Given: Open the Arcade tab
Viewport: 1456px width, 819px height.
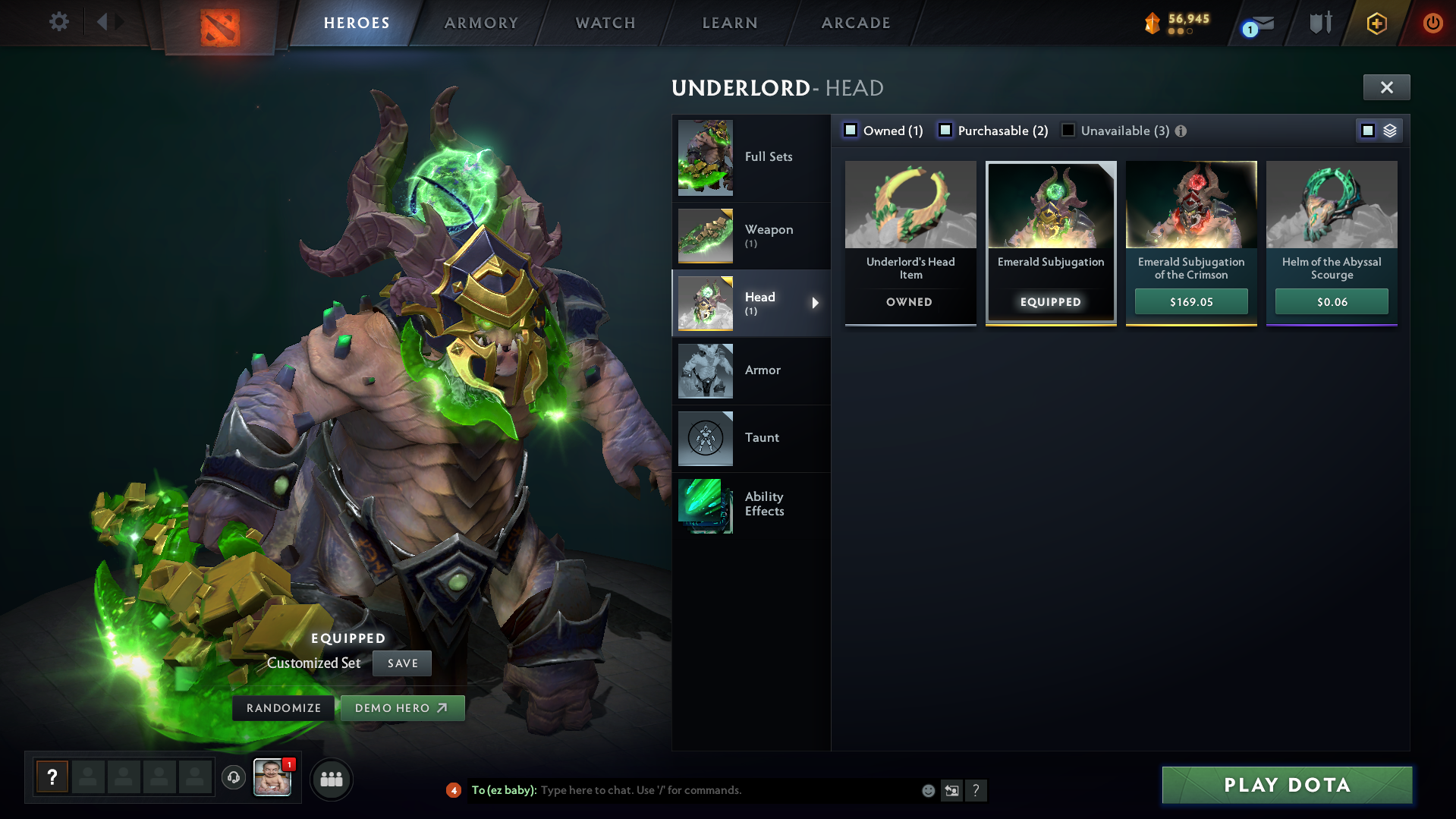Looking at the screenshot, I should 856,23.
